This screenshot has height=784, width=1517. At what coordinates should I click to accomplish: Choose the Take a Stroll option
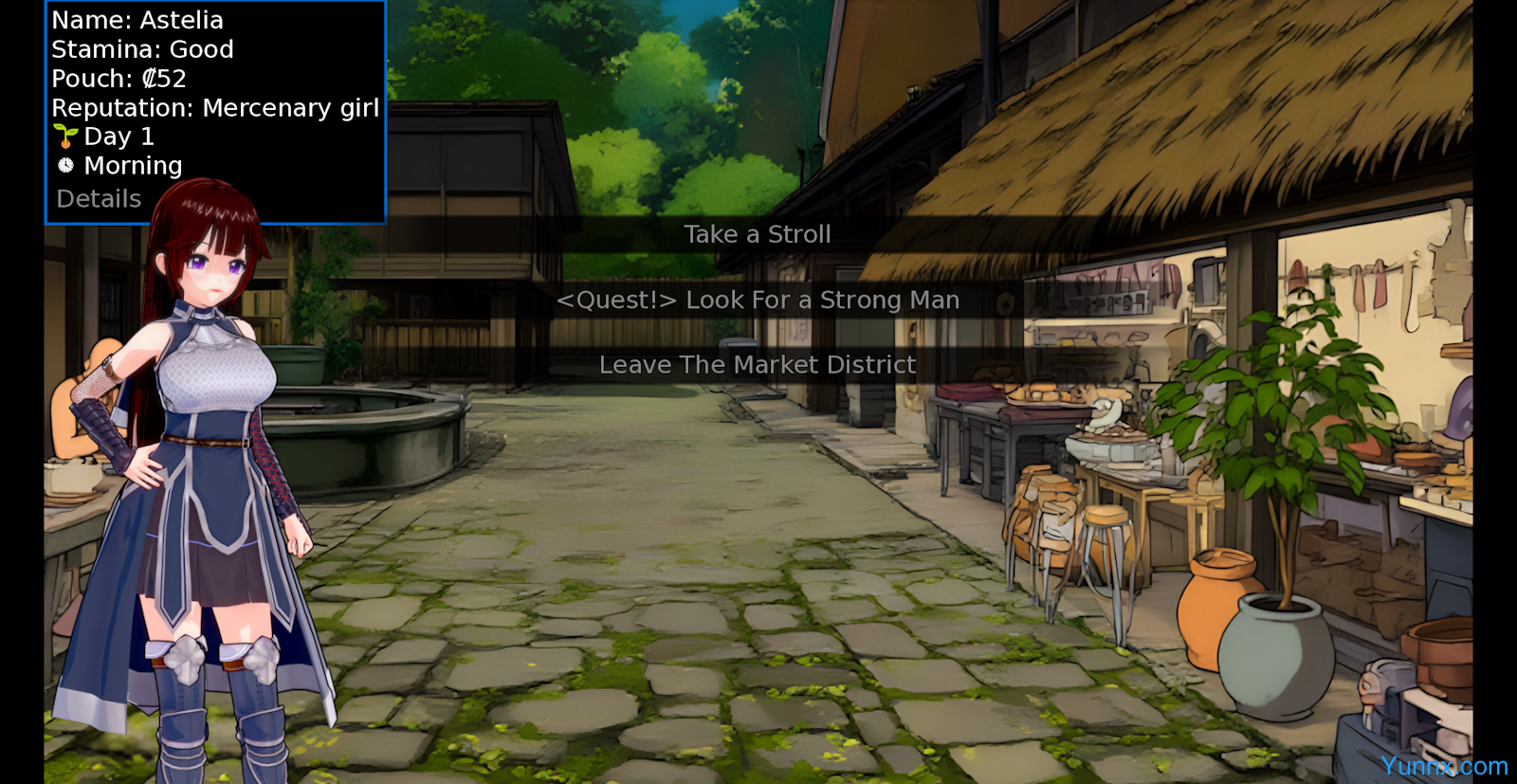point(758,234)
